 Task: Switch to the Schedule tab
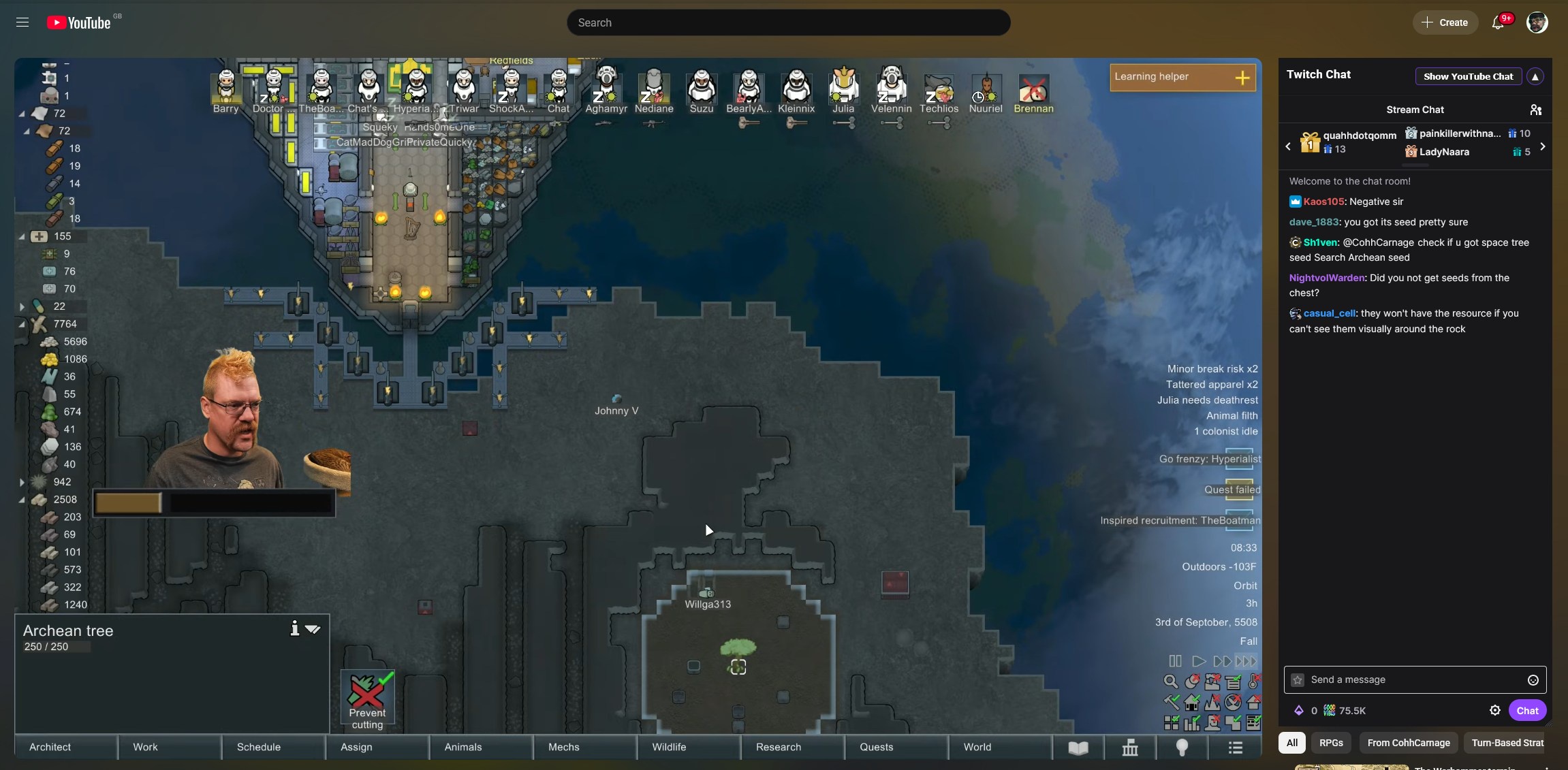(259, 747)
